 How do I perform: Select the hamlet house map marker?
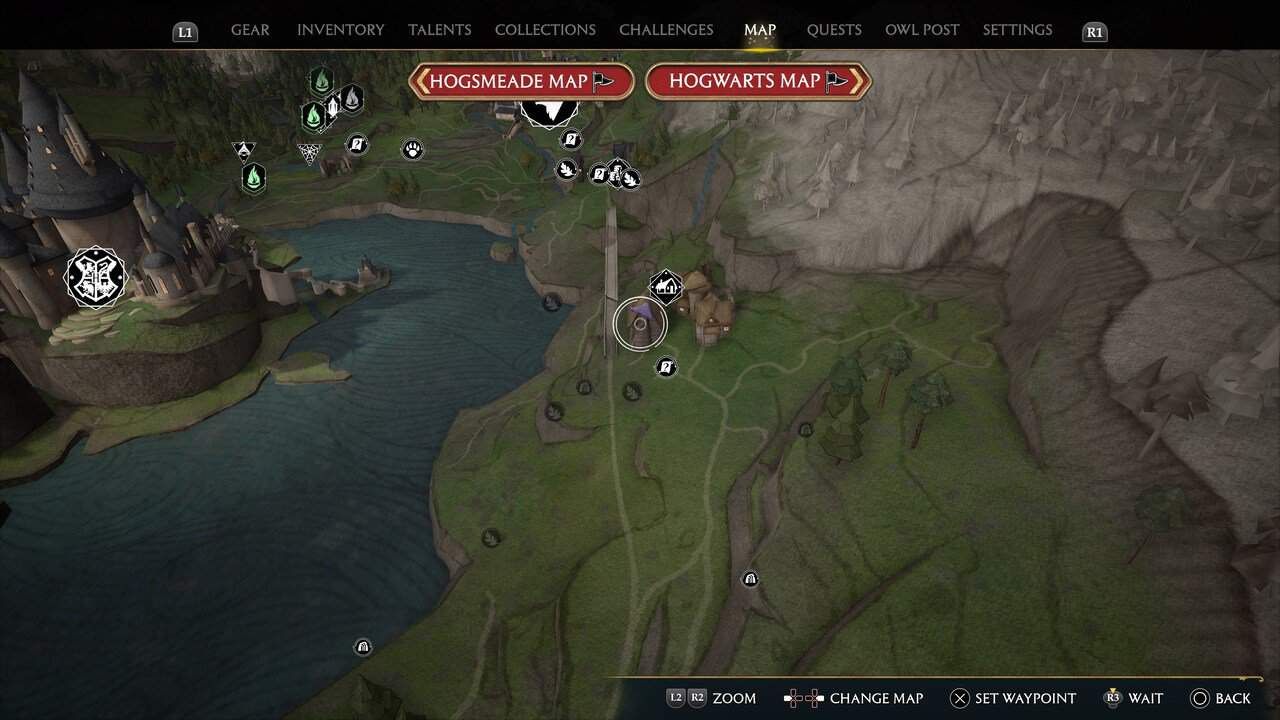pyautogui.click(x=666, y=287)
